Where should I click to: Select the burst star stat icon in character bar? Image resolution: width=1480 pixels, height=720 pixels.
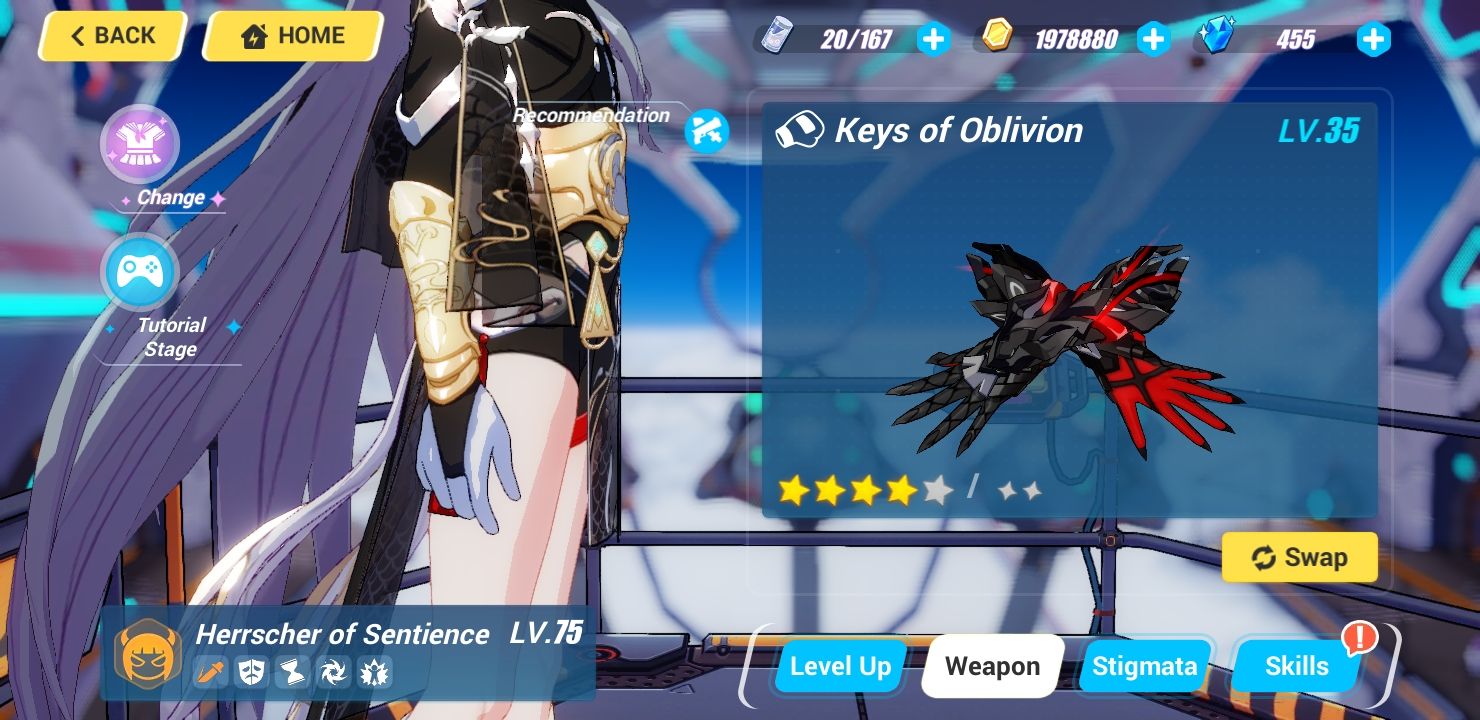(x=375, y=672)
